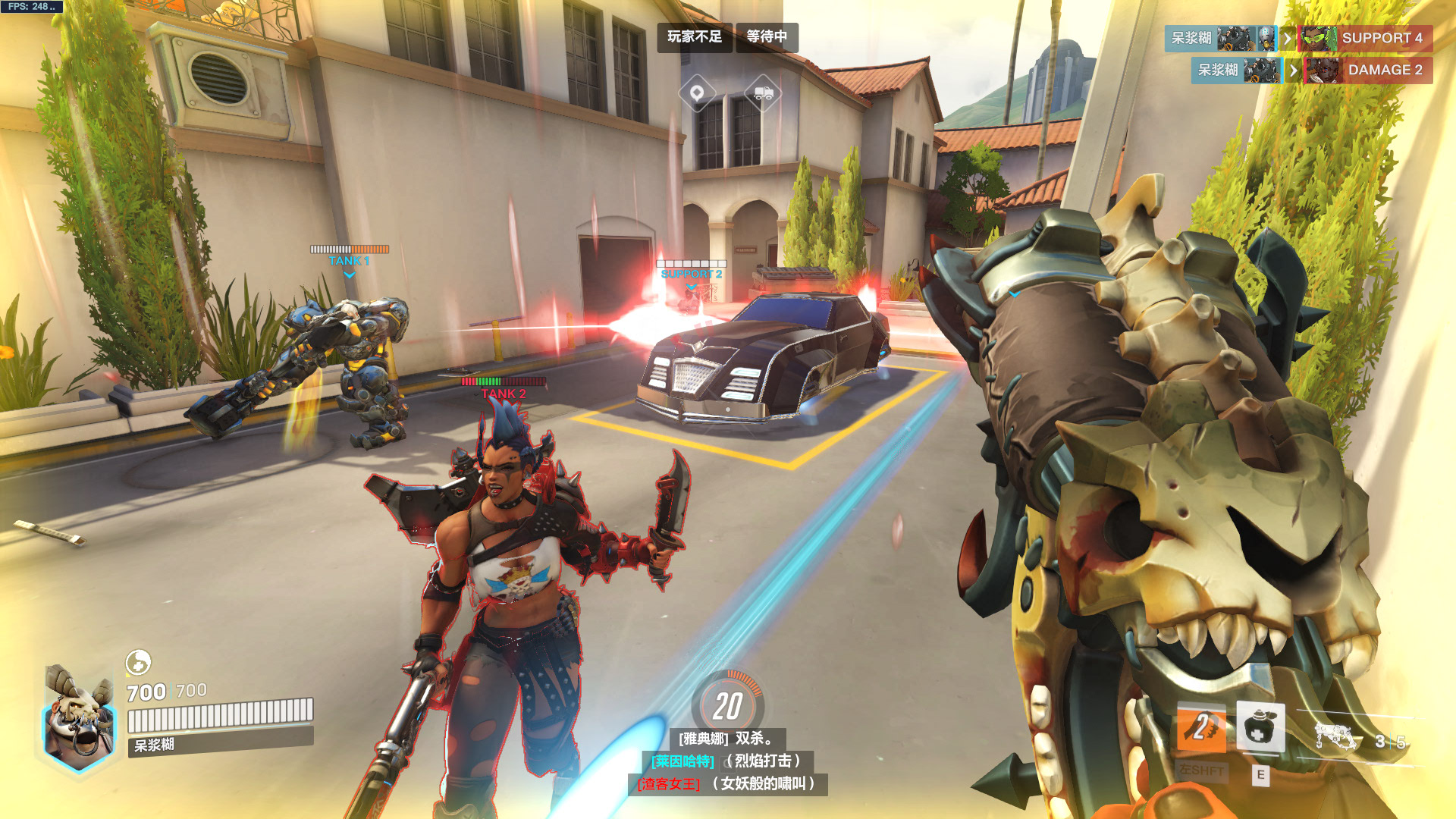Click the Zenyatta portrait beside SUPPORT 4
This screenshot has width=1456, height=819.
pyautogui.click(x=1265, y=38)
